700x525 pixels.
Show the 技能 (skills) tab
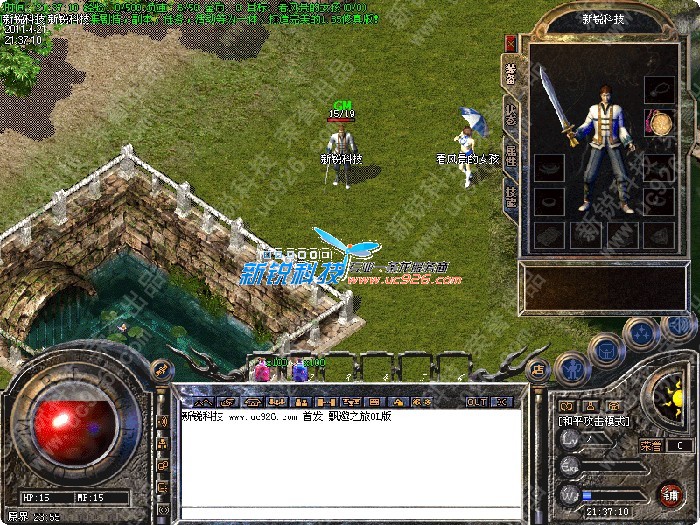click(511, 196)
